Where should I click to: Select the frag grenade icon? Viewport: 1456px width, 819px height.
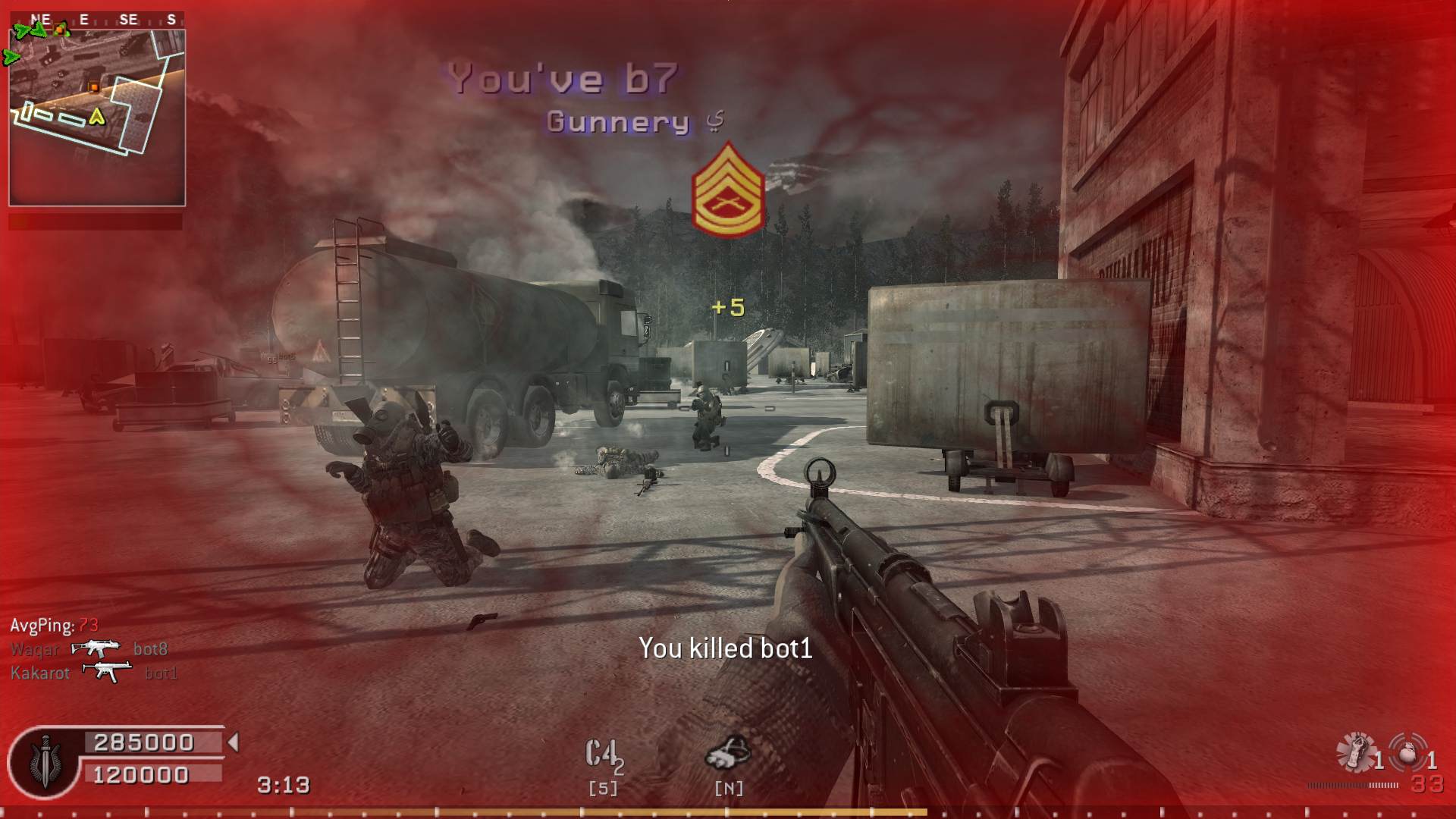coord(1407,753)
